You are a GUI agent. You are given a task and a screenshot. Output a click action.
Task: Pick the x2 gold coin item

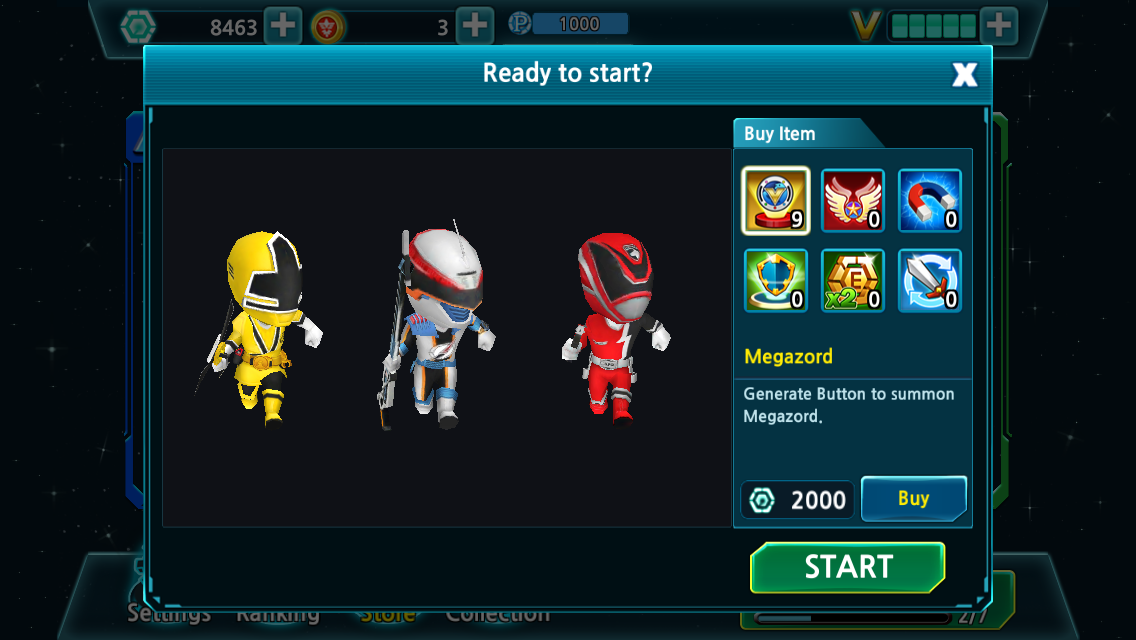coord(852,280)
